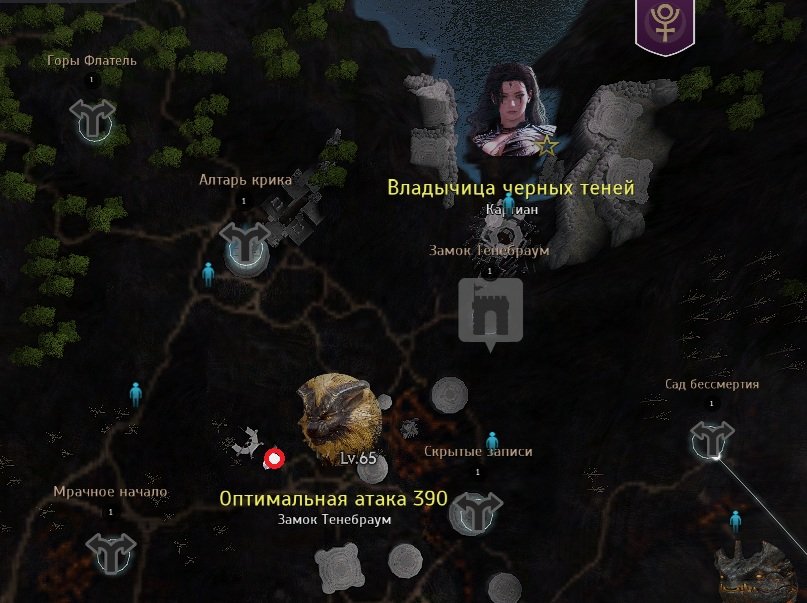Click the Замок Тенебраум castle tower marker
807x603 pixels.
[489, 311]
